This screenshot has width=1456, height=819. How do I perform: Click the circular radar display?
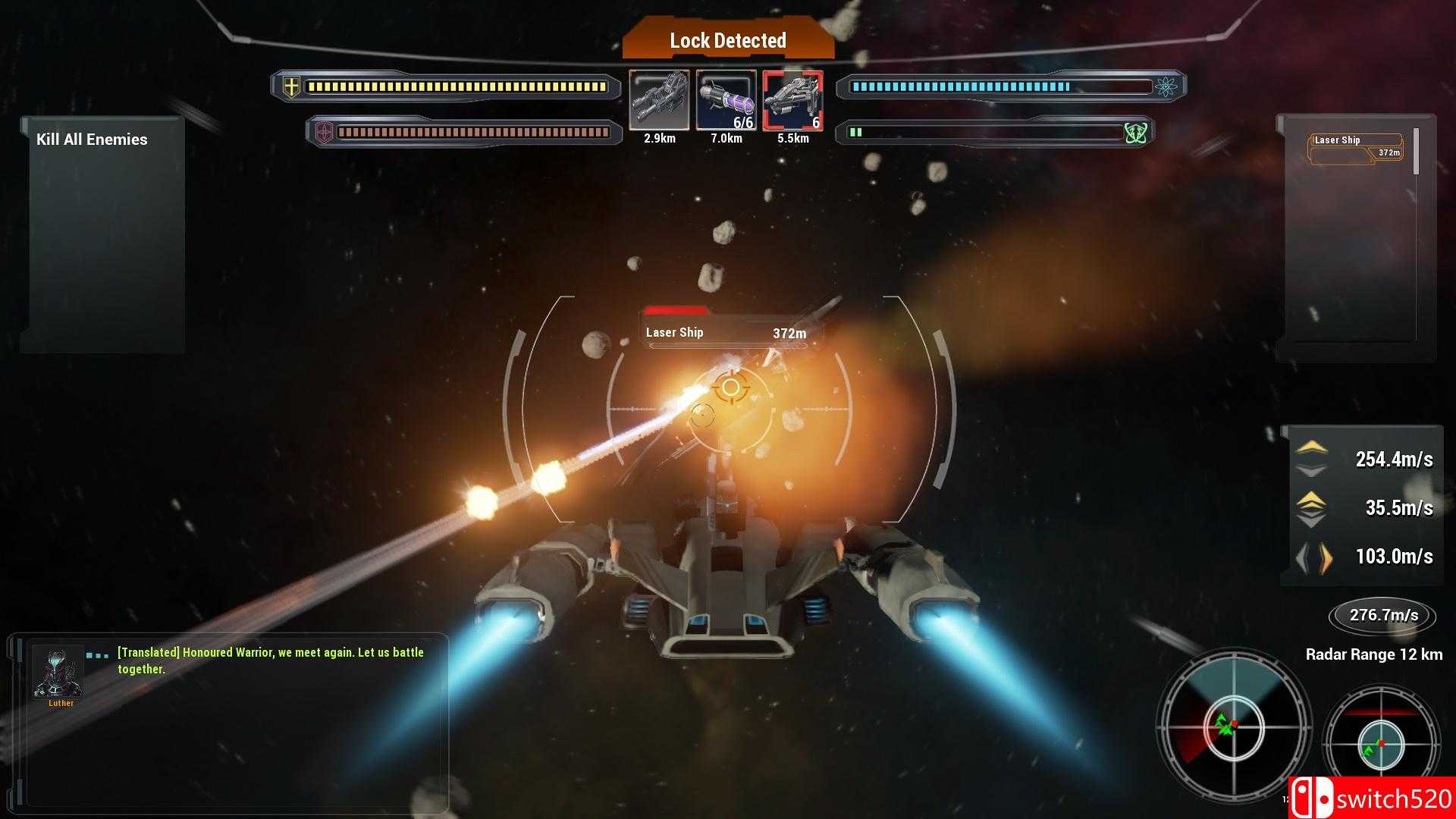click(x=1234, y=727)
